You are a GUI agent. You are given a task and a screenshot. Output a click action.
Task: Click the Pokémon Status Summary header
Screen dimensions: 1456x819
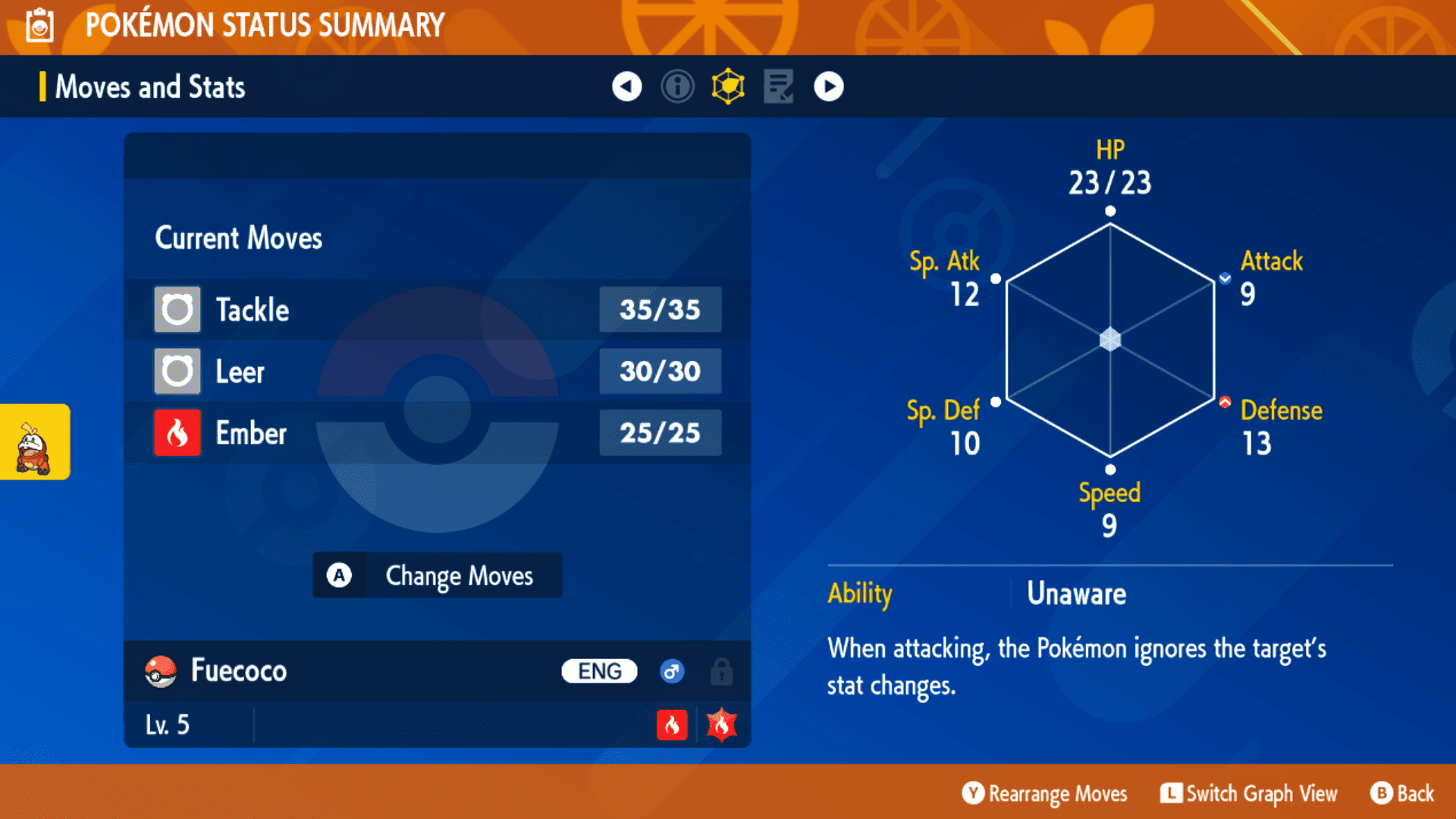[x=264, y=25]
